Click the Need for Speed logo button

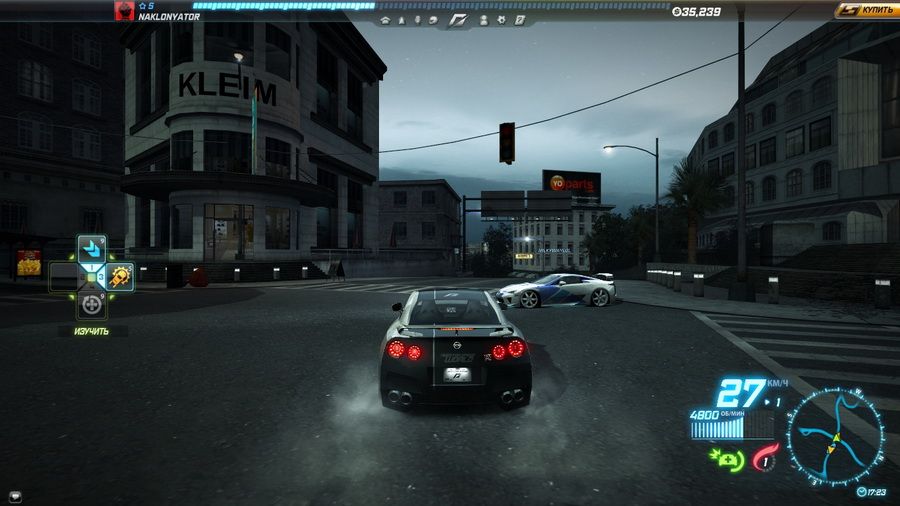pyautogui.click(x=459, y=19)
